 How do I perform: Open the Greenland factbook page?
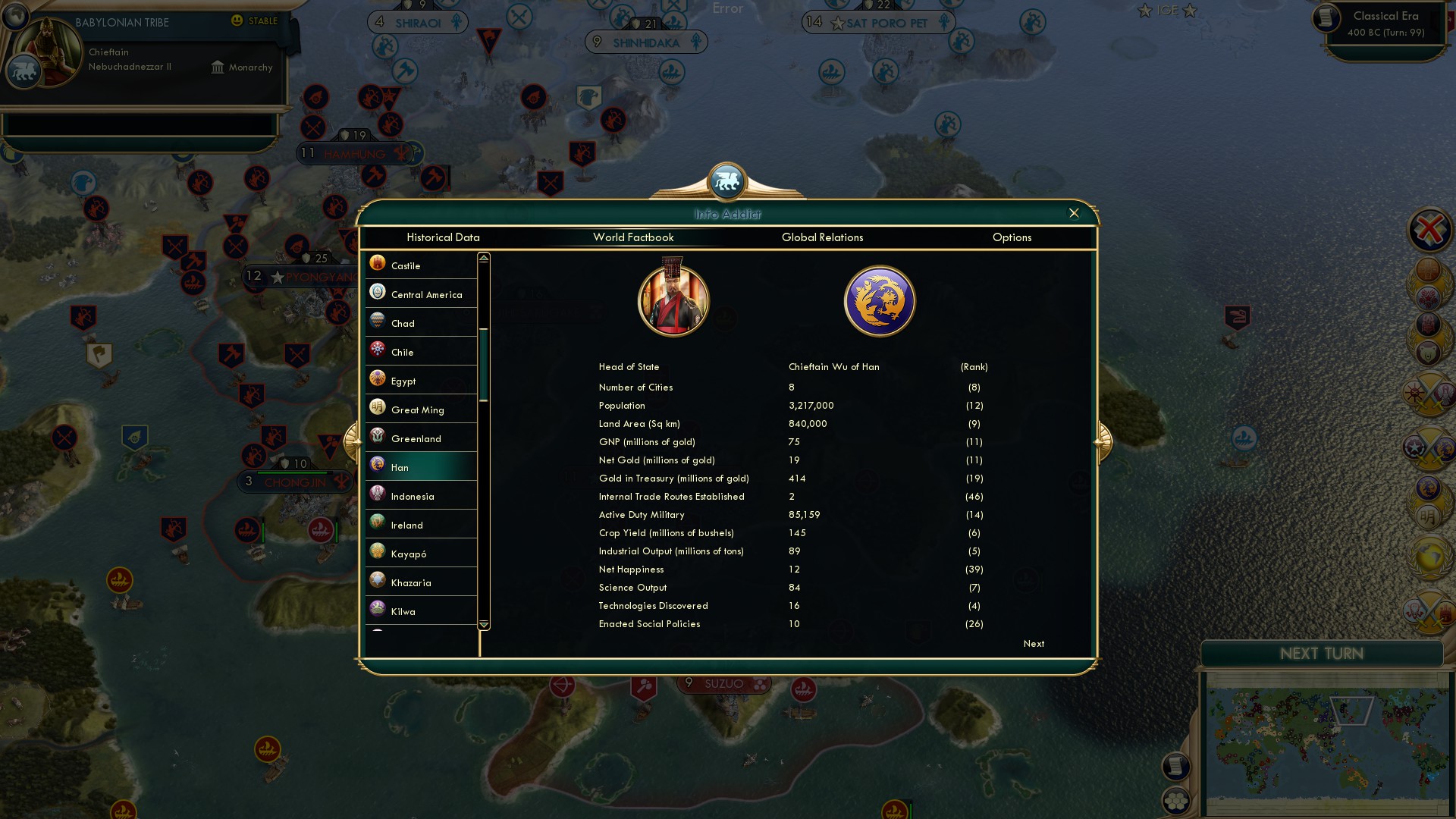tap(421, 438)
